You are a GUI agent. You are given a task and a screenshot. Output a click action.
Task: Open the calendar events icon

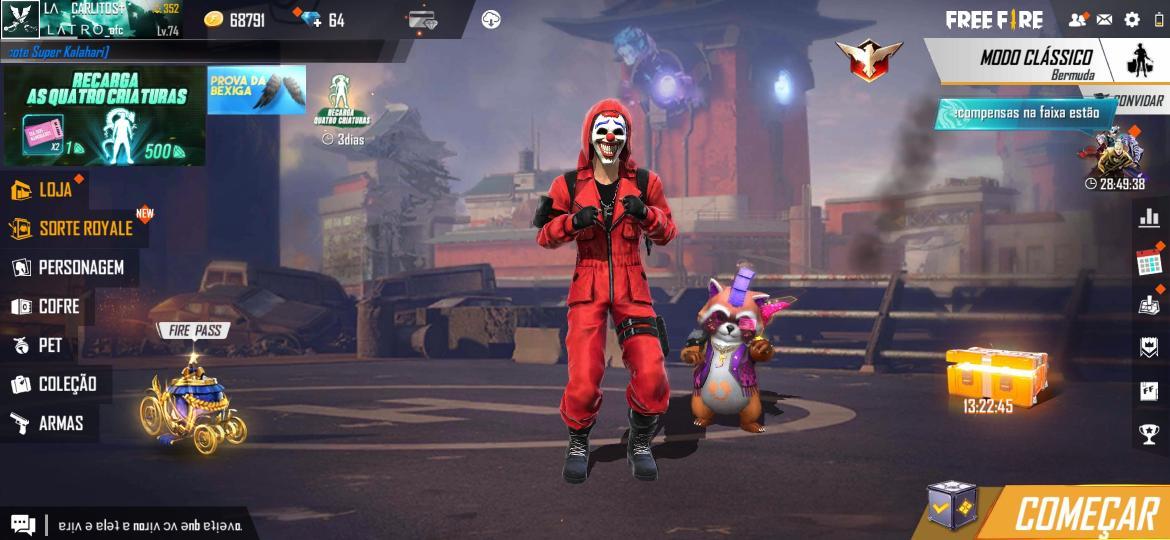(x=1148, y=263)
